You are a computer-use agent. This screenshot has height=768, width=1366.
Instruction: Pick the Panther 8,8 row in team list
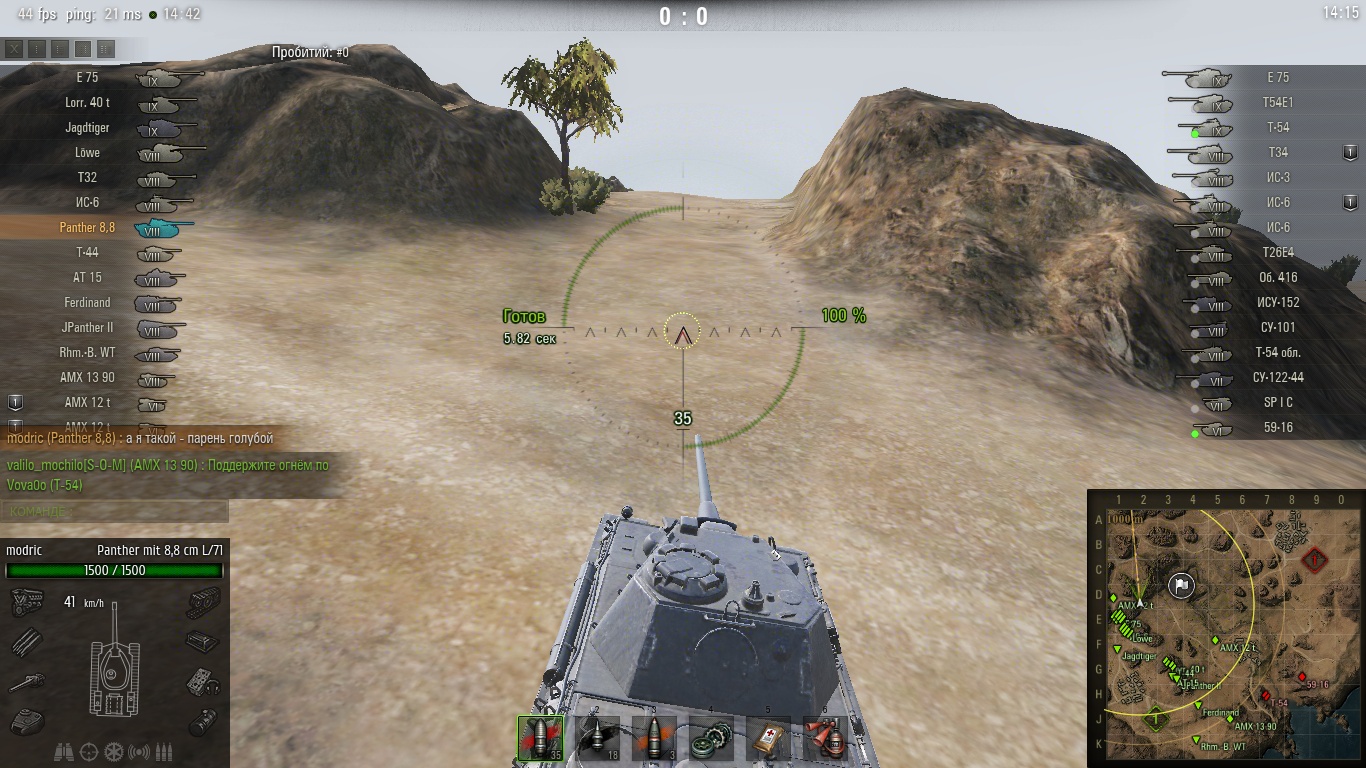[100, 228]
